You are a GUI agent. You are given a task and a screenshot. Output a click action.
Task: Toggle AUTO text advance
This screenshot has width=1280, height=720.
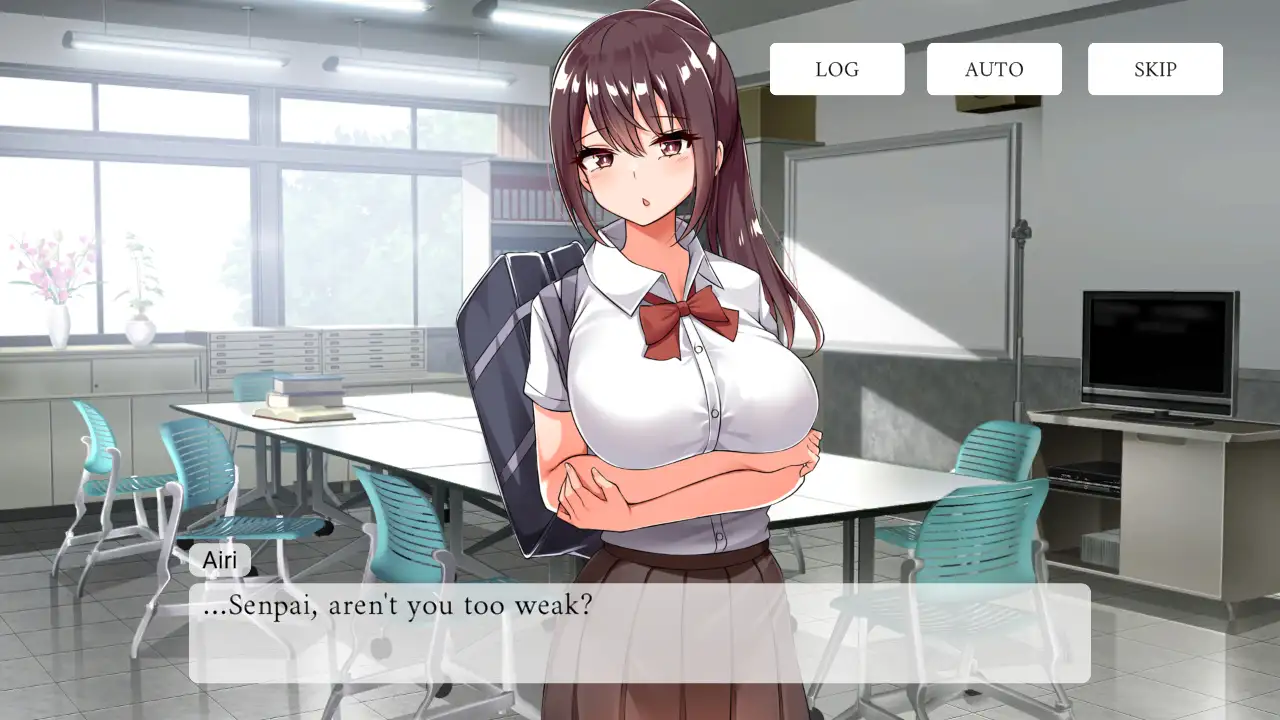[994, 69]
